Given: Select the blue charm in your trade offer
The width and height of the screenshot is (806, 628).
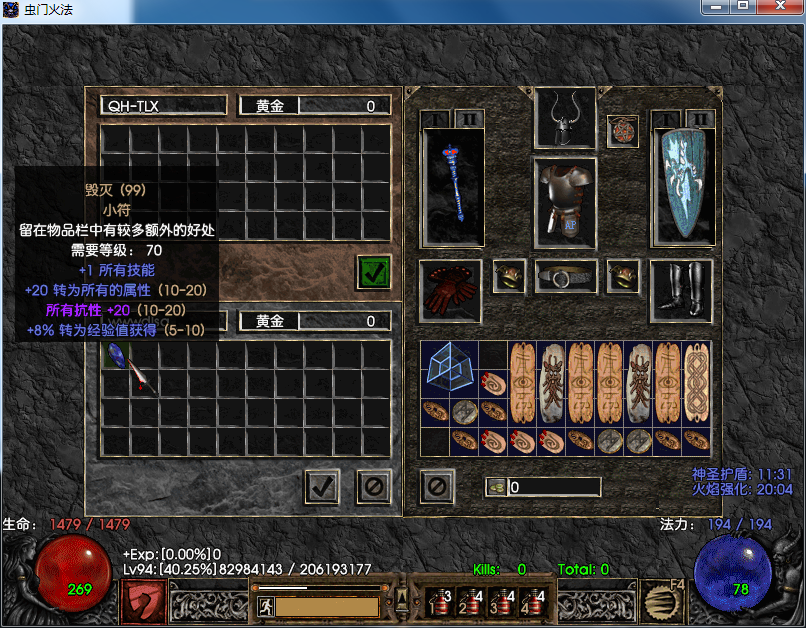Looking at the screenshot, I should point(116,354).
